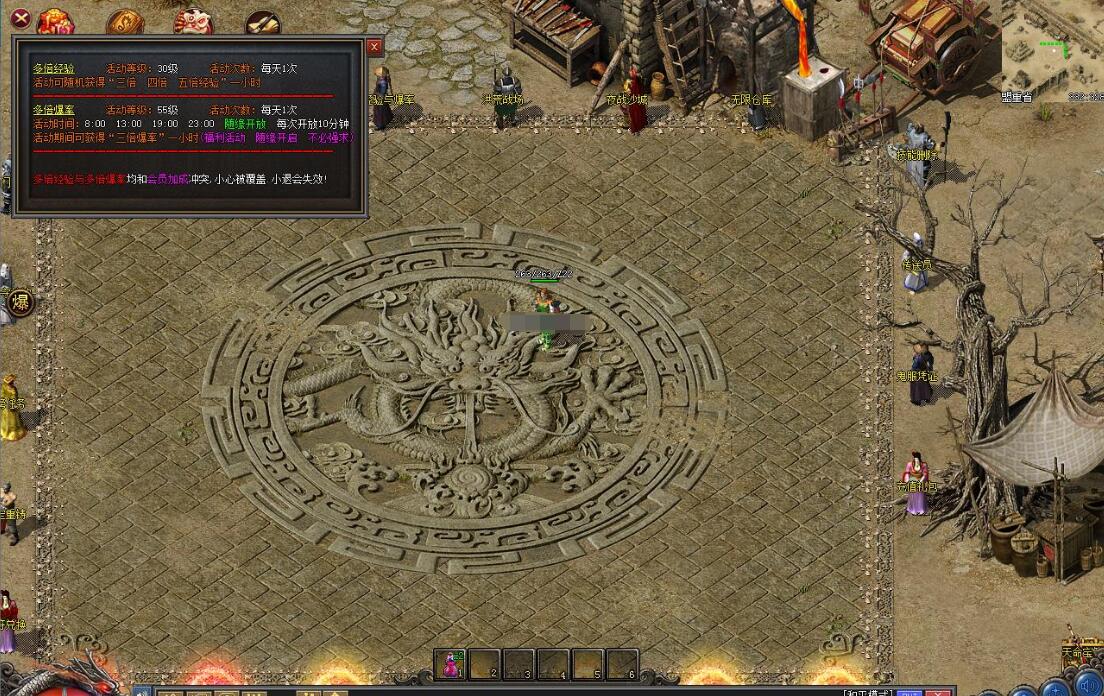Open the lion dance mask icon
The image size is (1104, 696).
coord(193,21)
